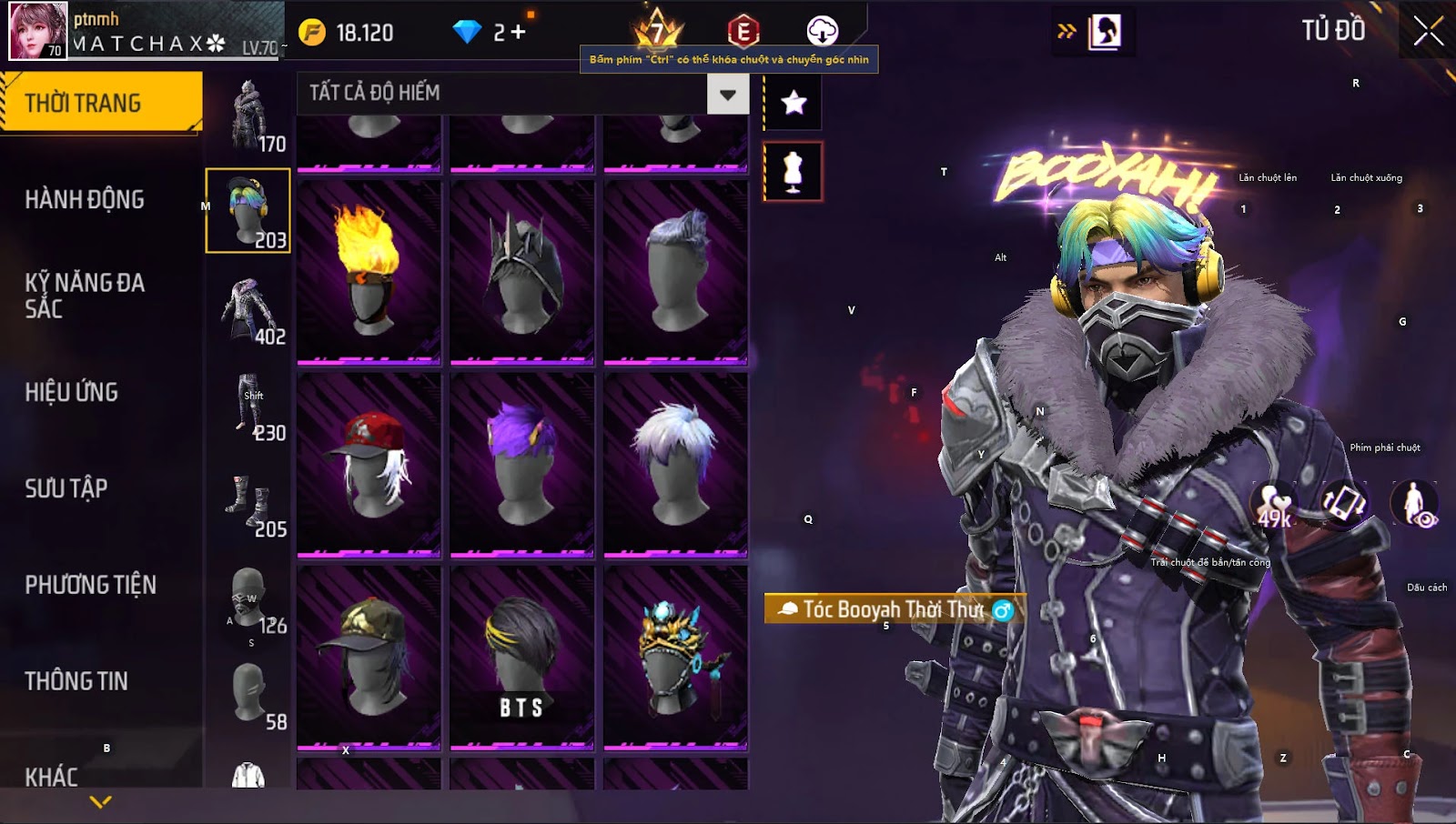
Task: Choose the red cap with white hair
Action: coord(369,464)
